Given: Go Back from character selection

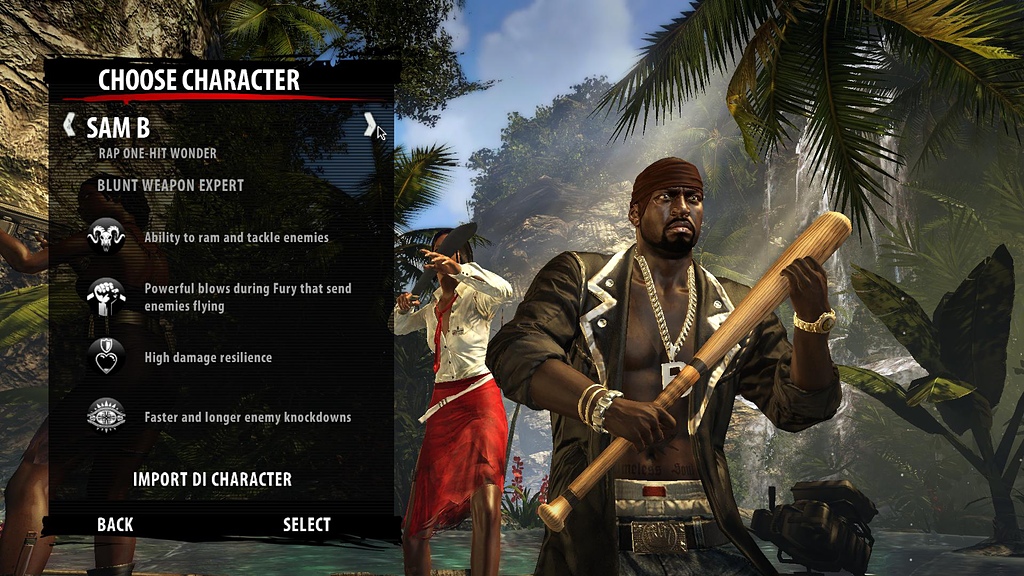Looking at the screenshot, I should pyautogui.click(x=115, y=525).
